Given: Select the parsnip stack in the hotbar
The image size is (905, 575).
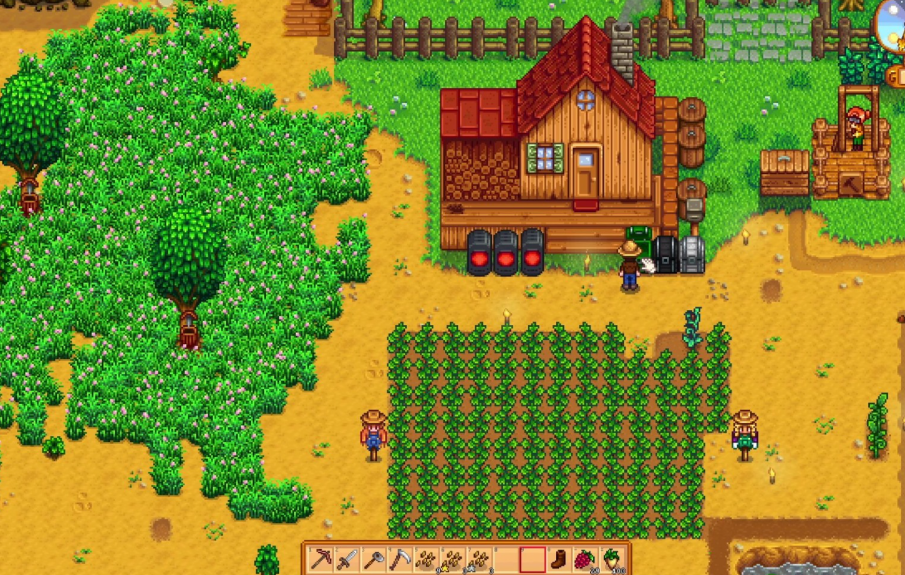Looking at the screenshot, I should 610,559.
